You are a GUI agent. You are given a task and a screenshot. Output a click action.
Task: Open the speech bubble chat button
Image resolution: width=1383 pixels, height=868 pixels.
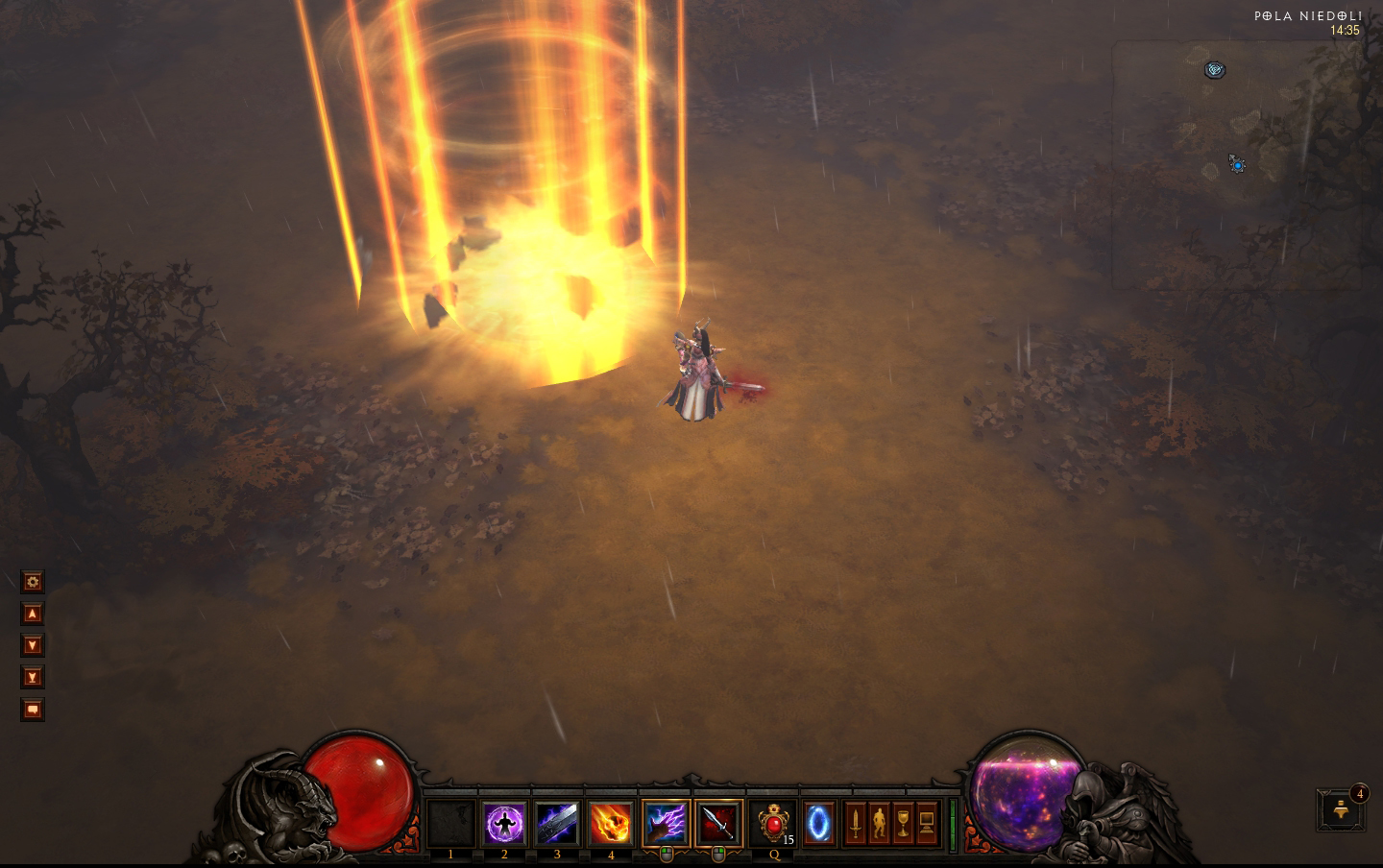click(x=33, y=710)
